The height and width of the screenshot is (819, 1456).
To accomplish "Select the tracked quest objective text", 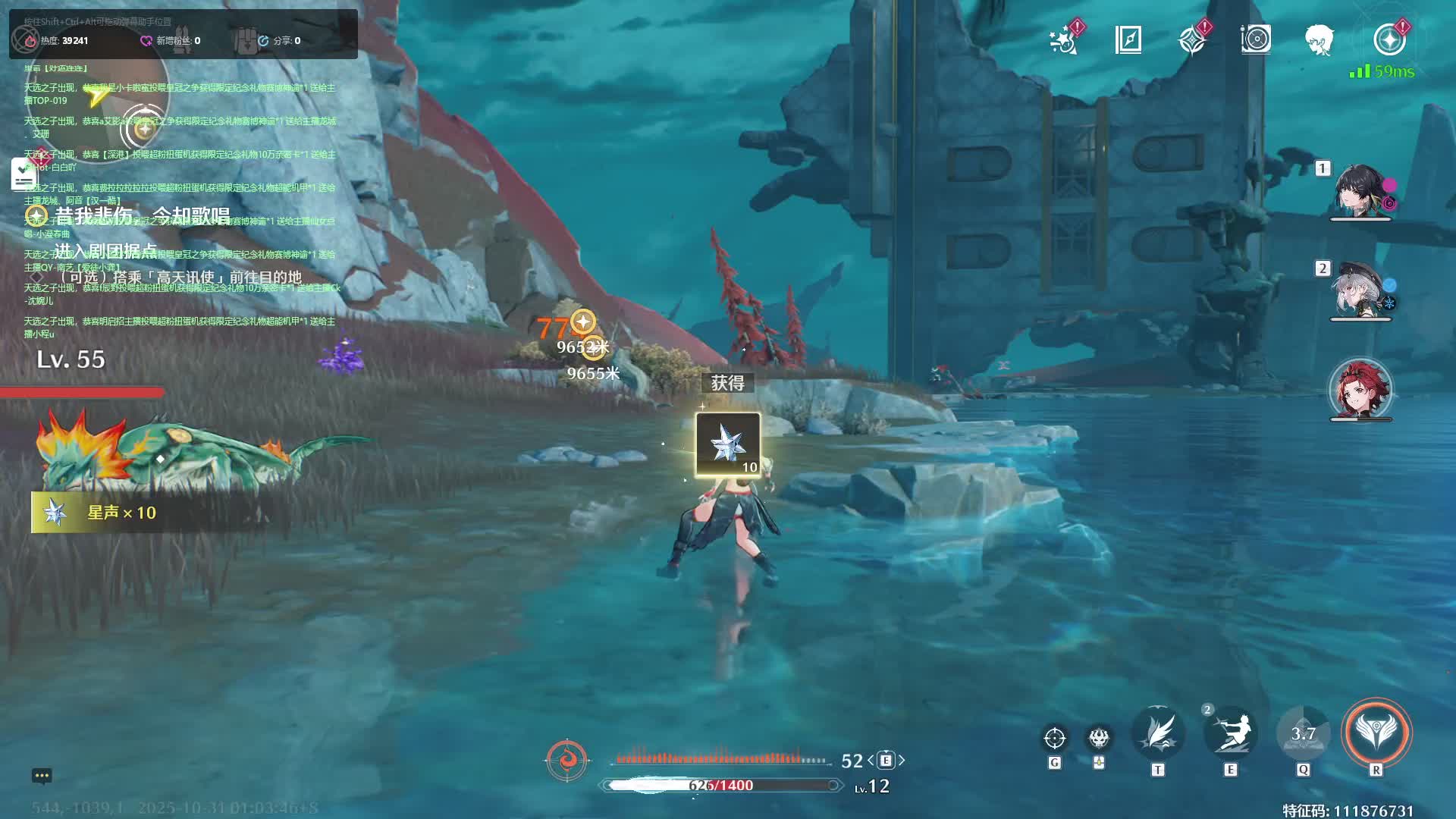I will click(143, 216).
